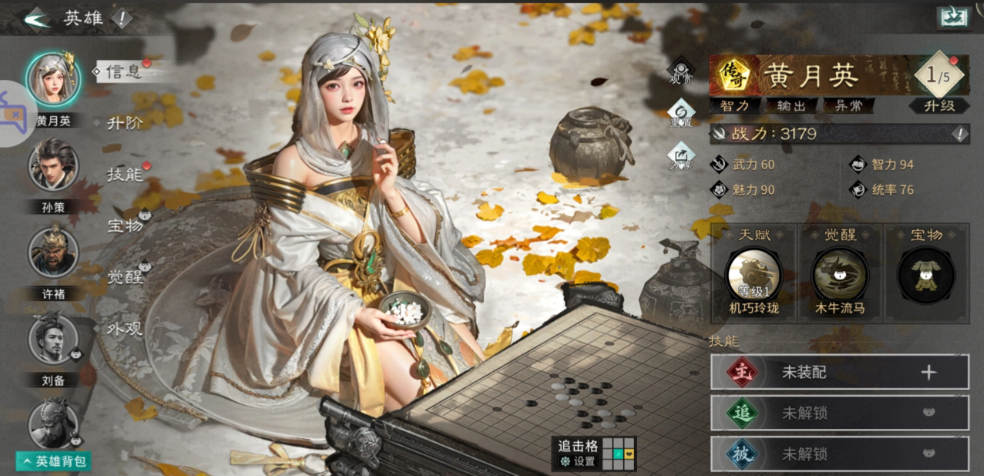Go to the 觉醒 tab
This screenshot has width=984, height=476.
pos(124,276)
